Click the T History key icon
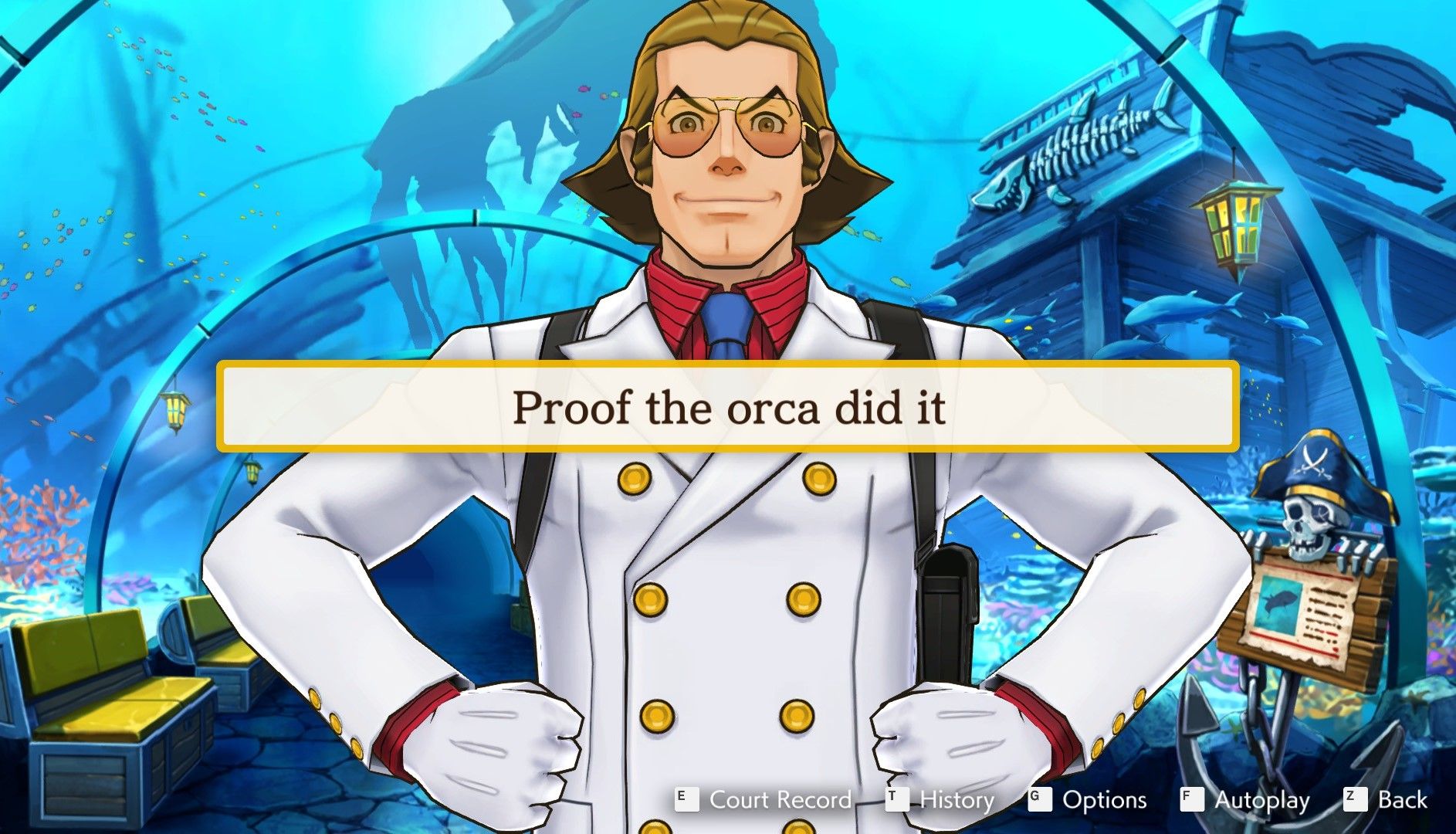1456x834 pixels. coord(897,800)
